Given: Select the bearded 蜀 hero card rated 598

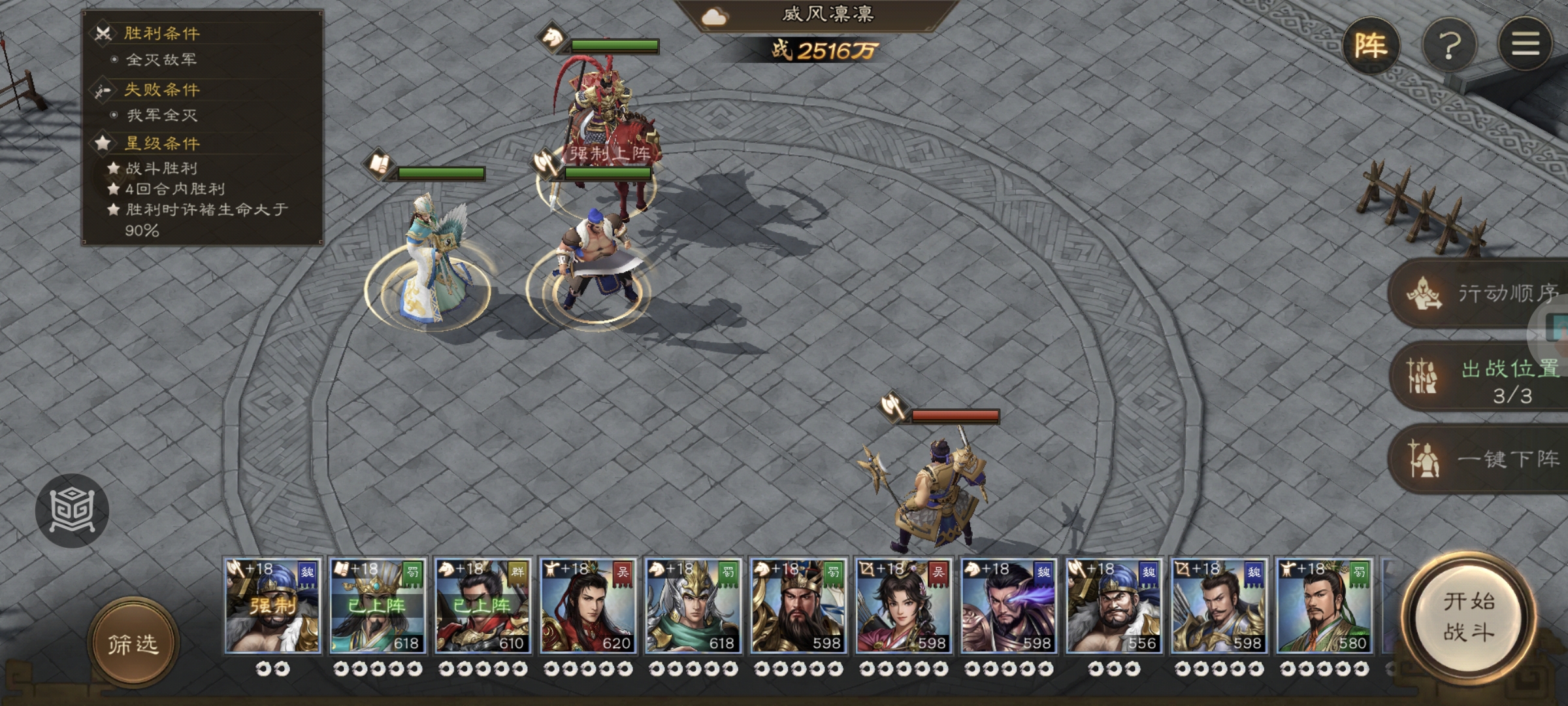Looking at the screenshot, I should [798, 605].
